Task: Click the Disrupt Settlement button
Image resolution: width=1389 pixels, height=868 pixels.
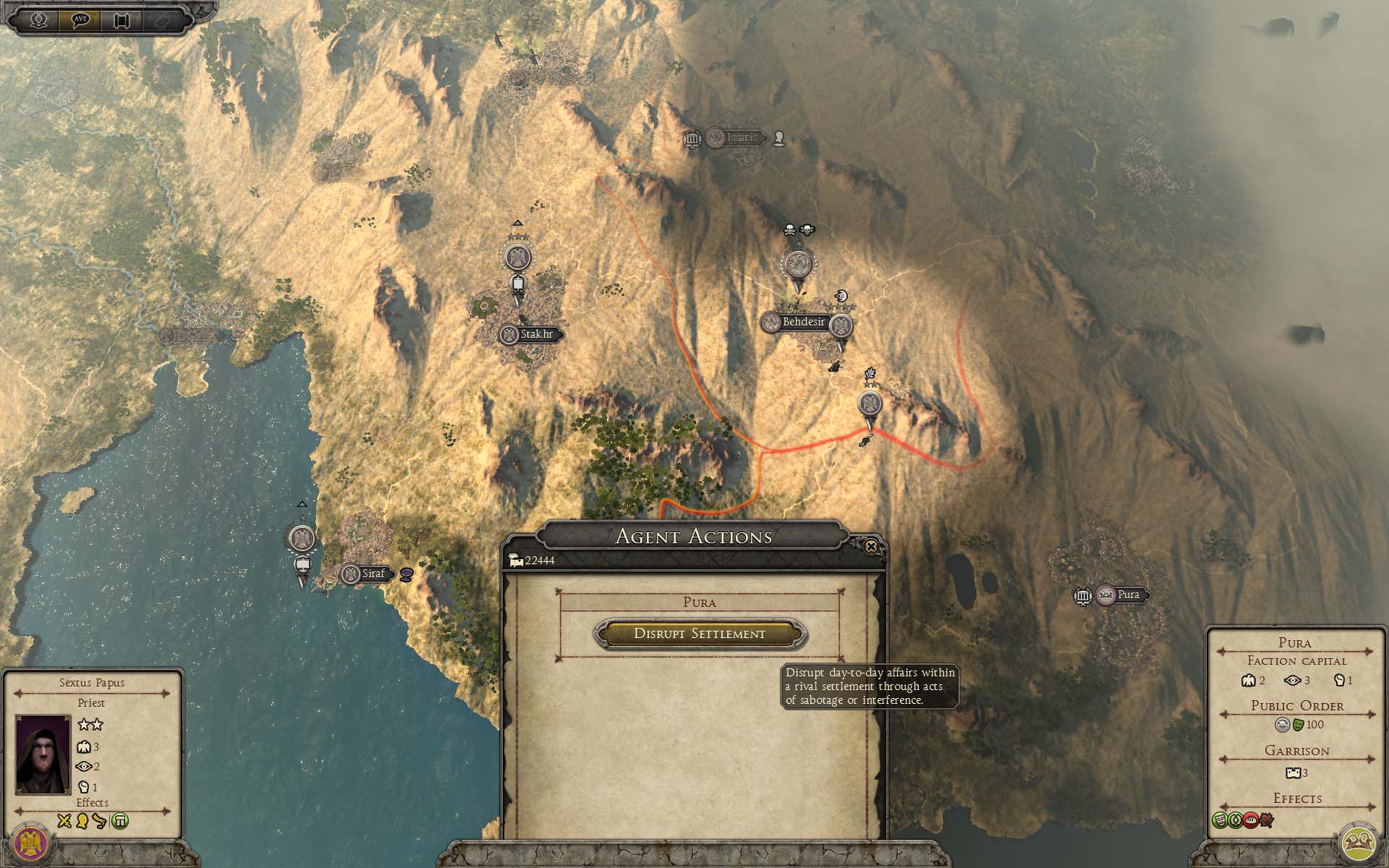Action: (x=699, y=634)
